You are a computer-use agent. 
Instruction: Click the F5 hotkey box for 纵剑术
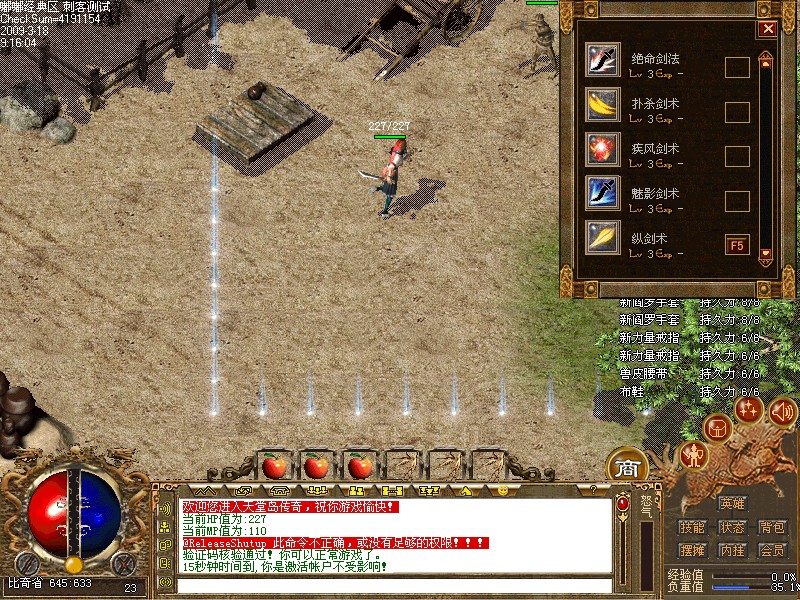coord(737,243)
